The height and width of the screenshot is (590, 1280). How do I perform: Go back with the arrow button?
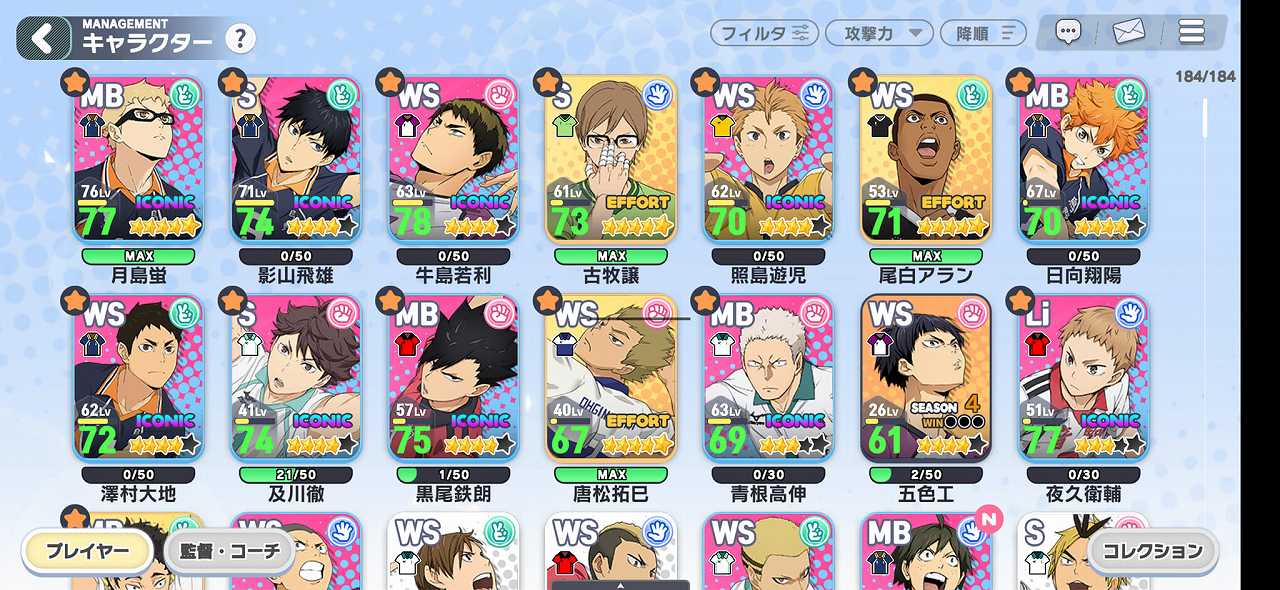[x=42, y=39]
